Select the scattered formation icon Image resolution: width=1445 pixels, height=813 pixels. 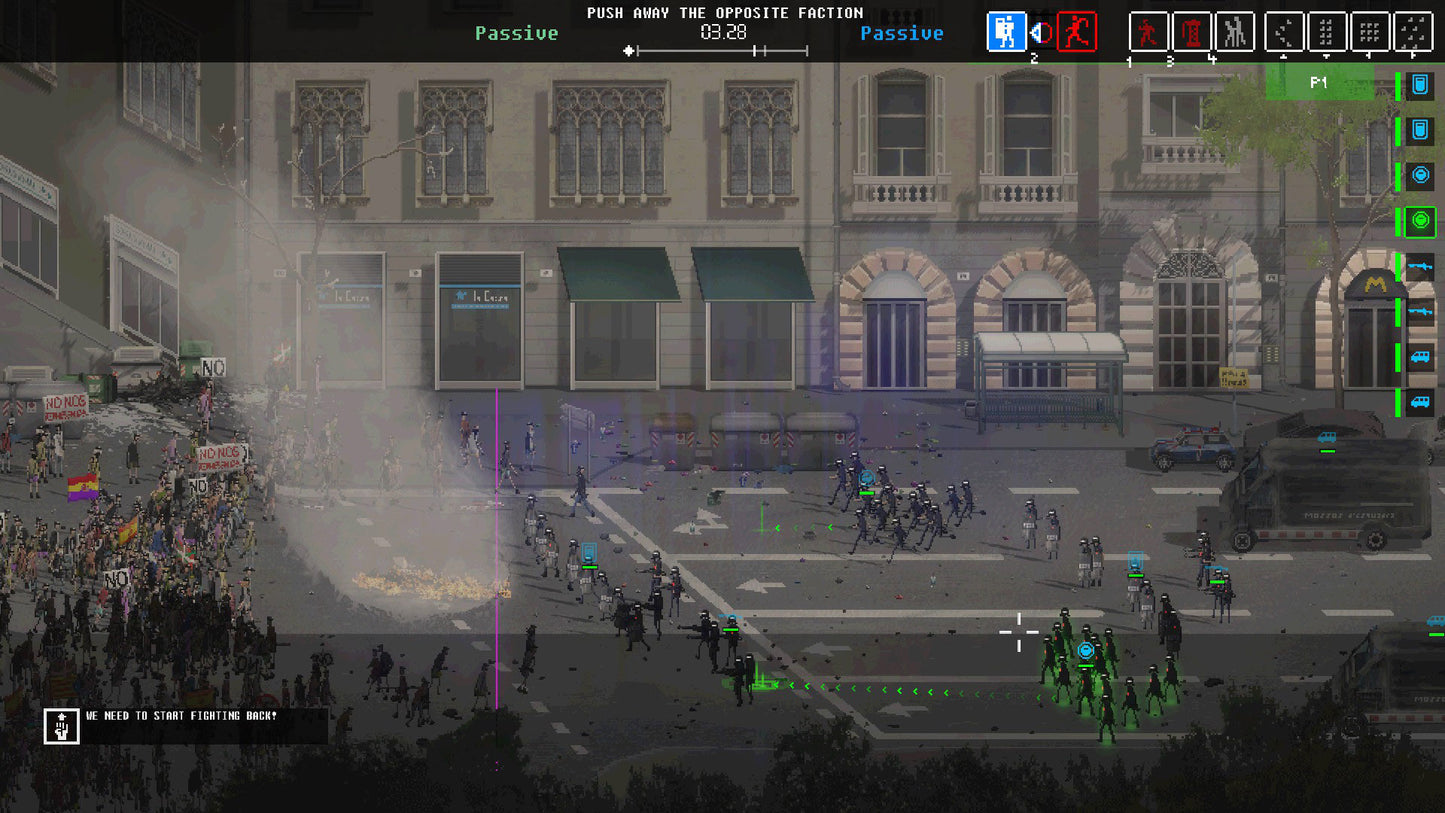pyautogui.click(x=1412, y=31)
